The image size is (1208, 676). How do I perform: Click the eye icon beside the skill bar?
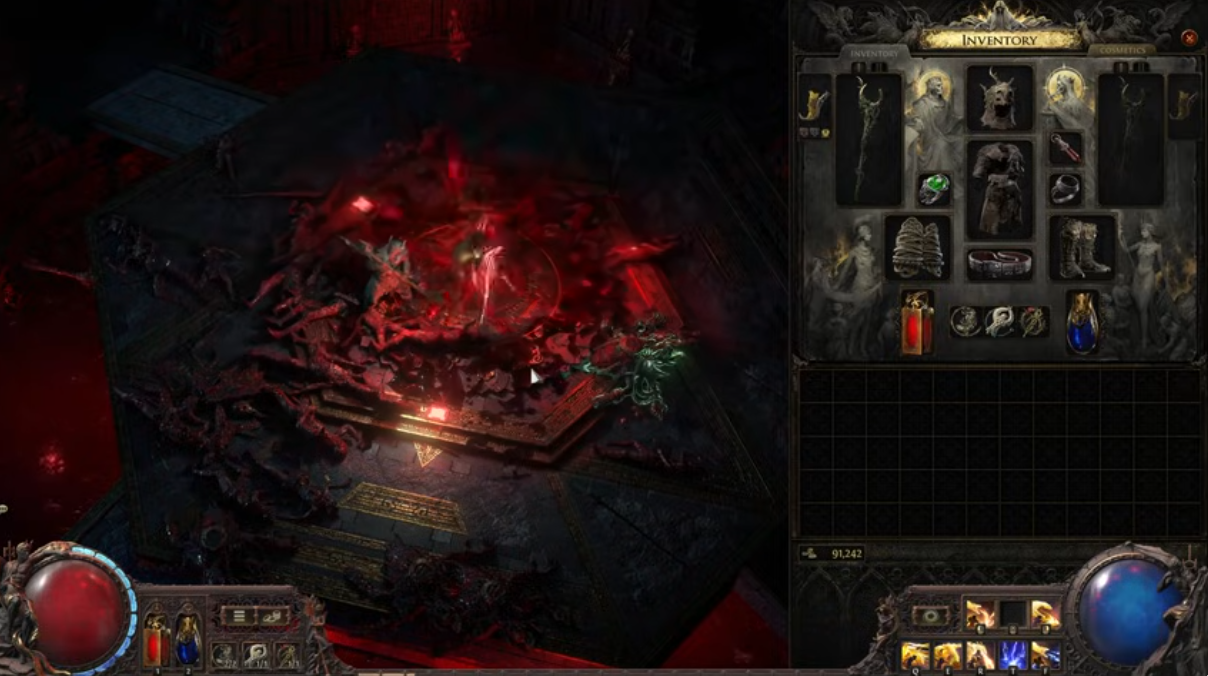point(930,616)
